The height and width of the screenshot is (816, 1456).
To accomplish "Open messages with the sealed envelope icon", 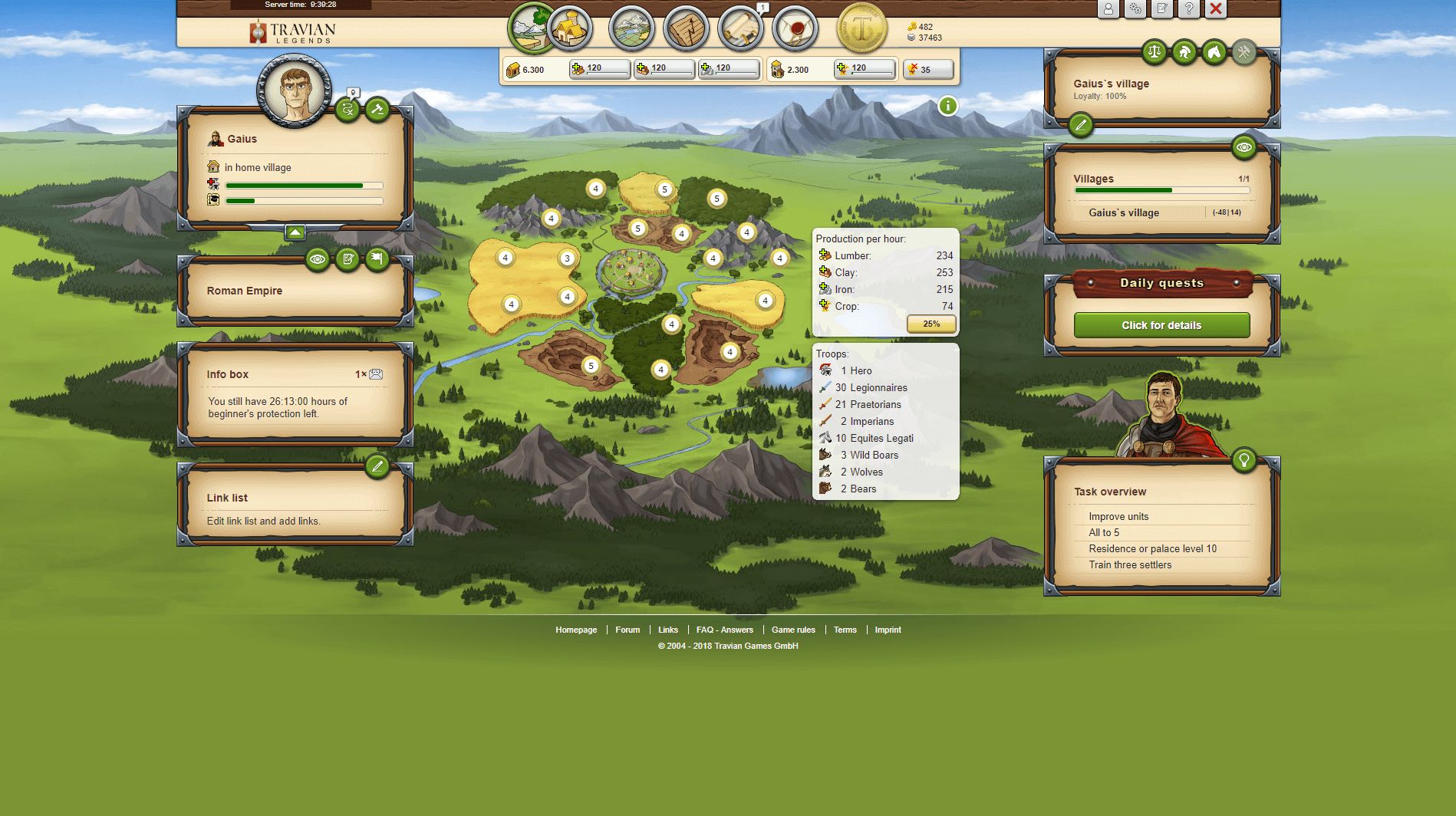I will 795,28.
